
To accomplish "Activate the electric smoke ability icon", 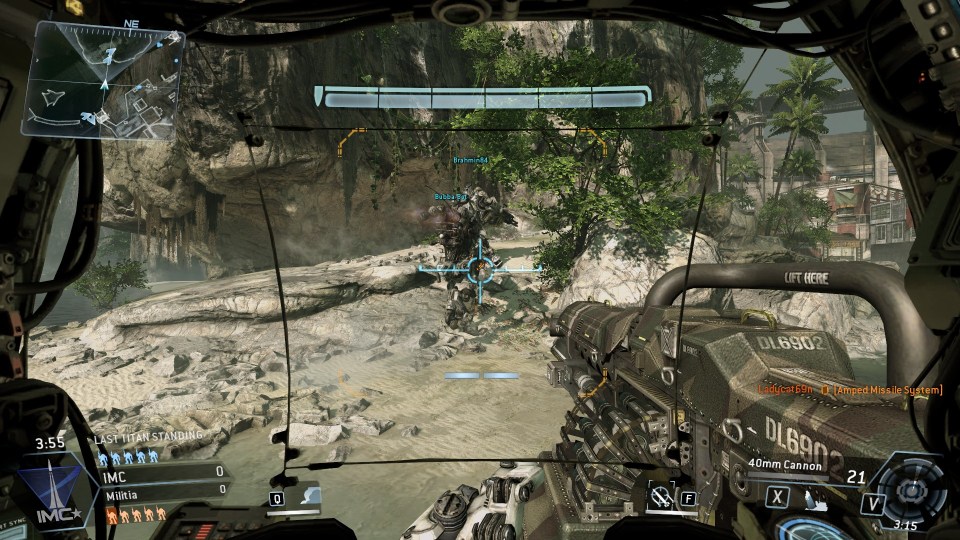I will [308, 496].
